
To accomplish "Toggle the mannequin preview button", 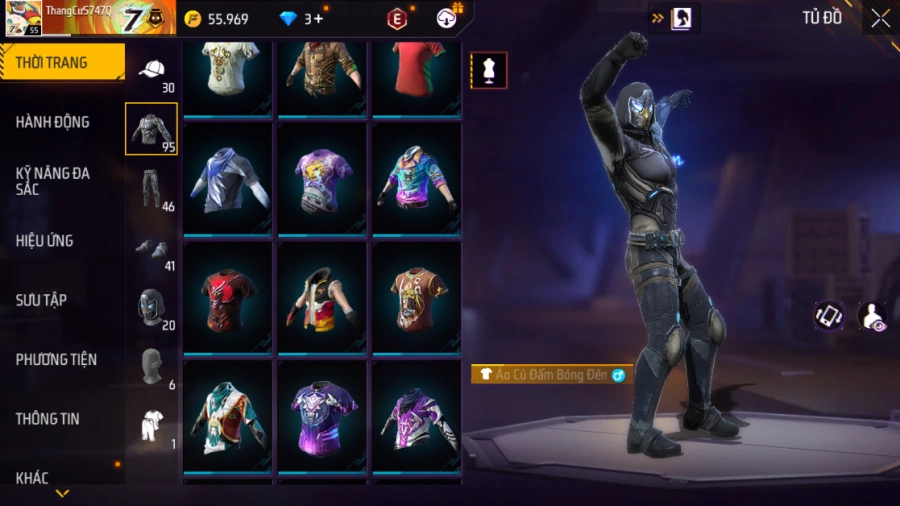I will pos(489,70).
